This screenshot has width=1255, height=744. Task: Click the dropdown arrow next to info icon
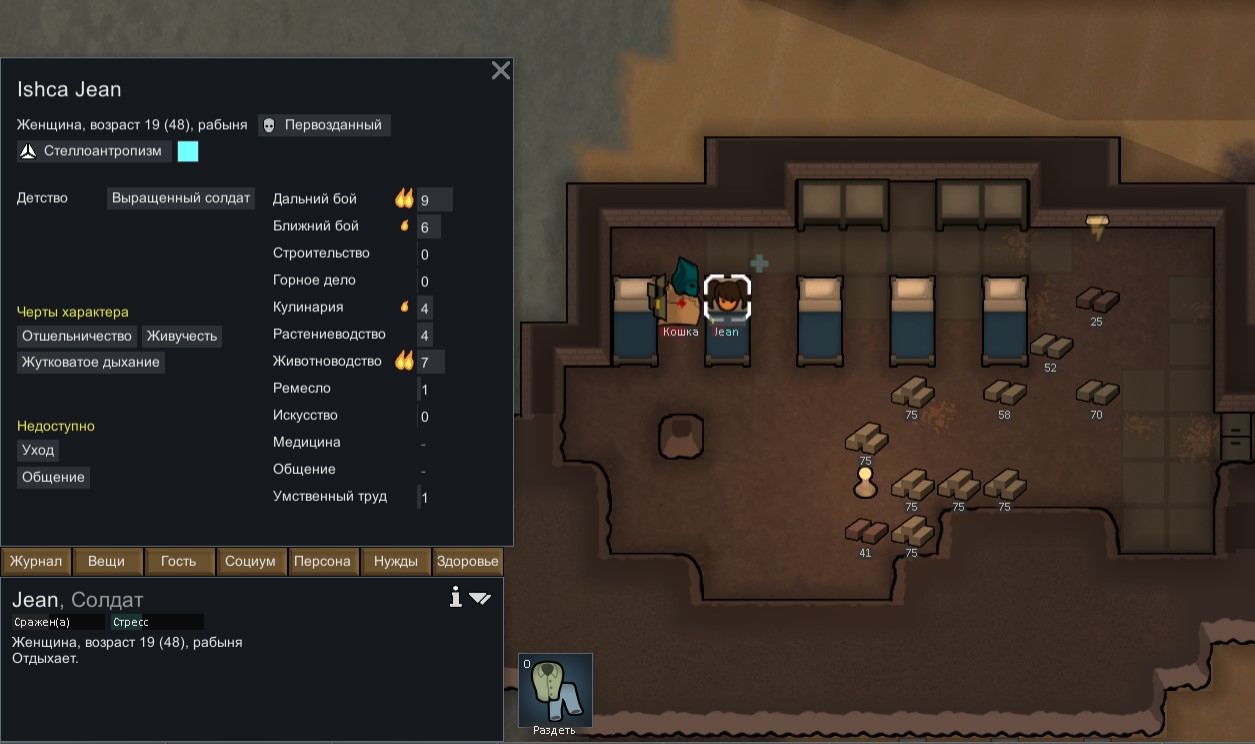click(480, 598)
